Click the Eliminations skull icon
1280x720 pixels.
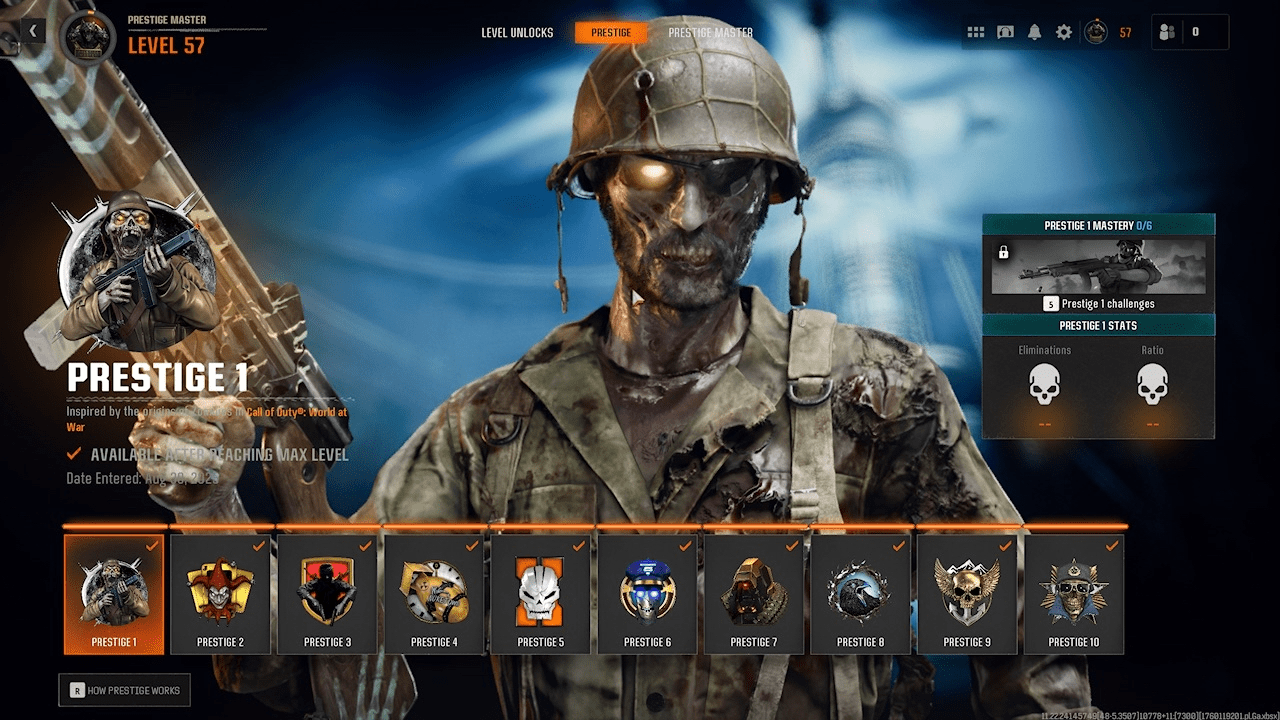1044,385
